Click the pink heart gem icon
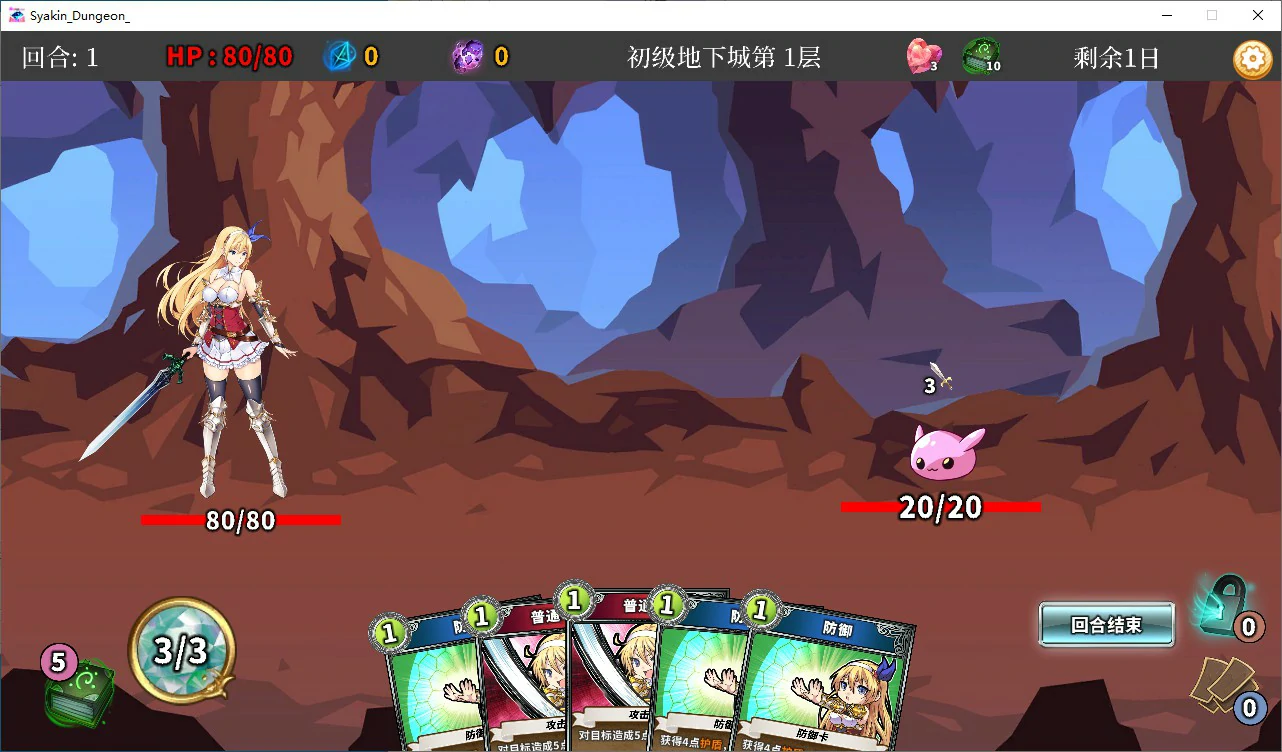The height and width of the screenshot is (752, 1282). (x=922, y=57)
